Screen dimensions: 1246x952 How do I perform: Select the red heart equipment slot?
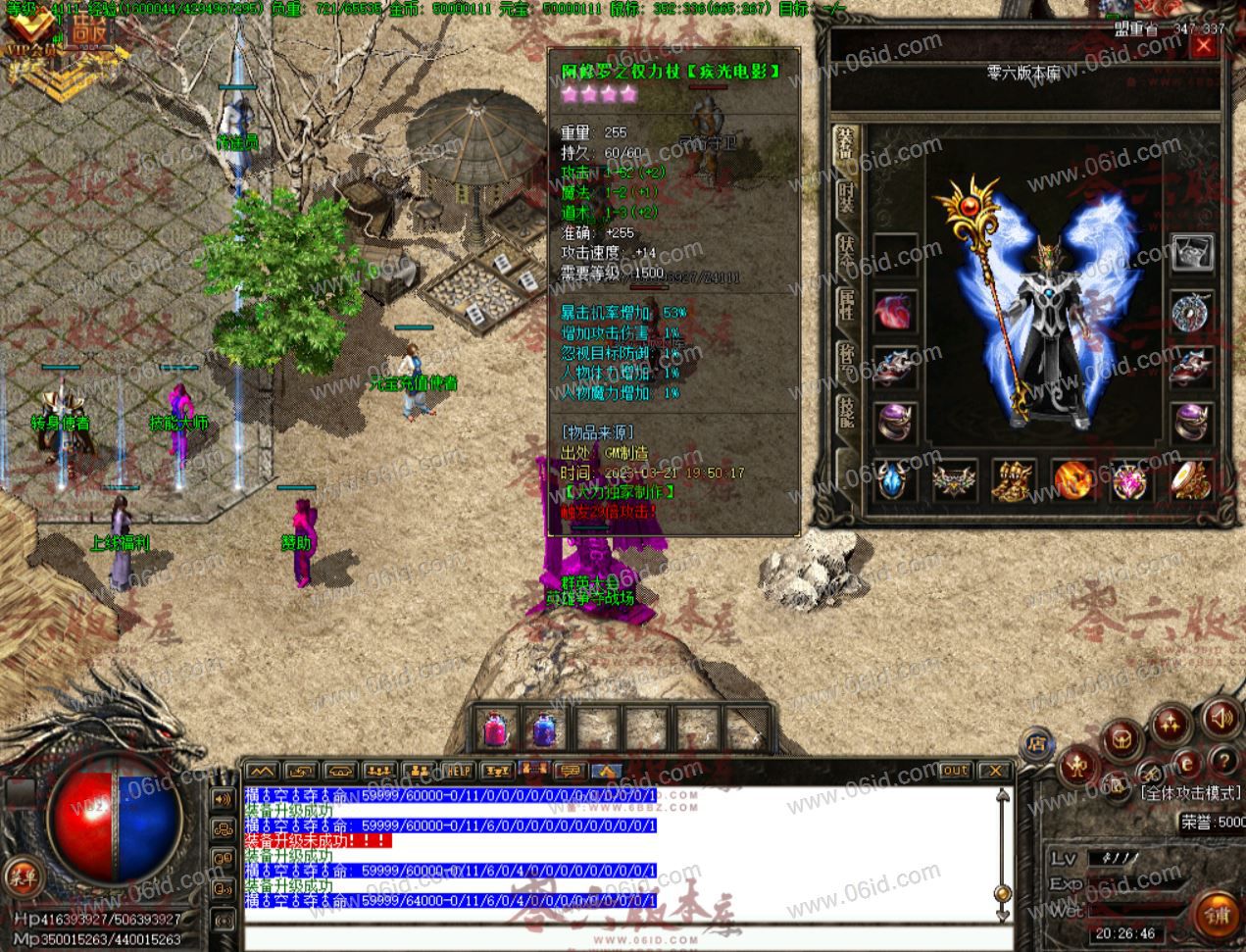coord(894,312)
